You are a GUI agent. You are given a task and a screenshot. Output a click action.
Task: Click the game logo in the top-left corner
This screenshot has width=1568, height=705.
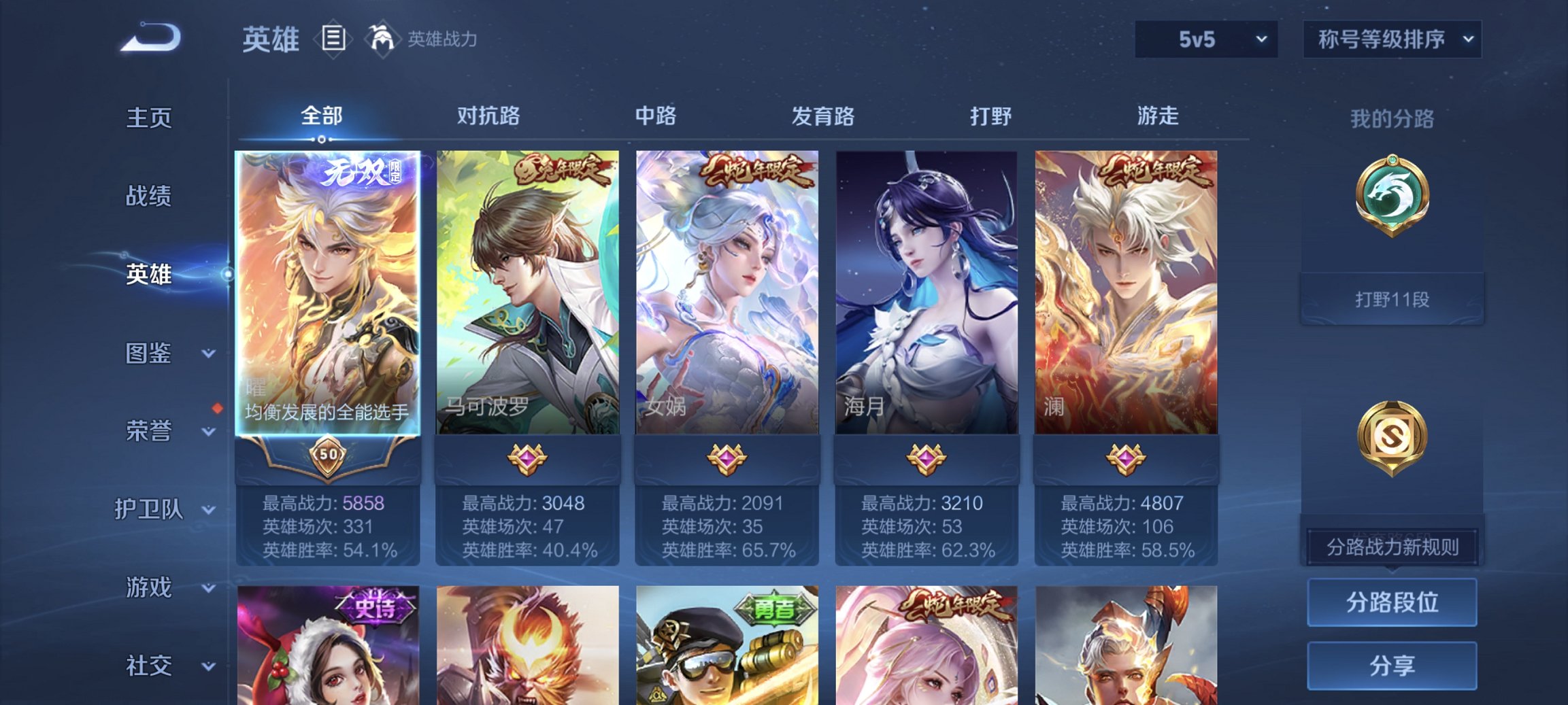tap(151, 39)
